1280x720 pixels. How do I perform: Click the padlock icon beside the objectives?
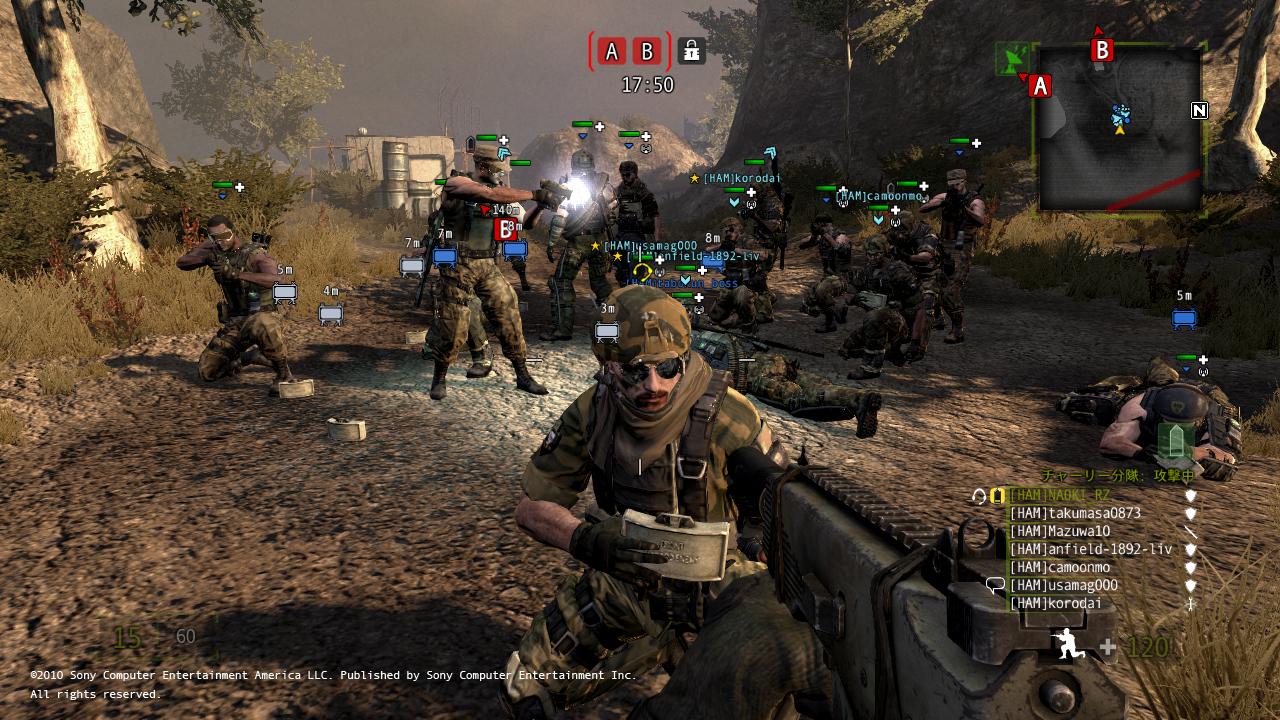[690, 50]
